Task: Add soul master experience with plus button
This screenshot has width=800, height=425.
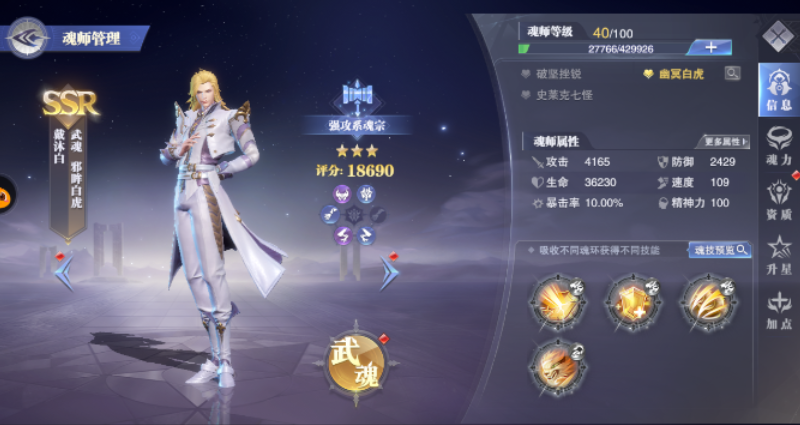Action: coord(710,47)
